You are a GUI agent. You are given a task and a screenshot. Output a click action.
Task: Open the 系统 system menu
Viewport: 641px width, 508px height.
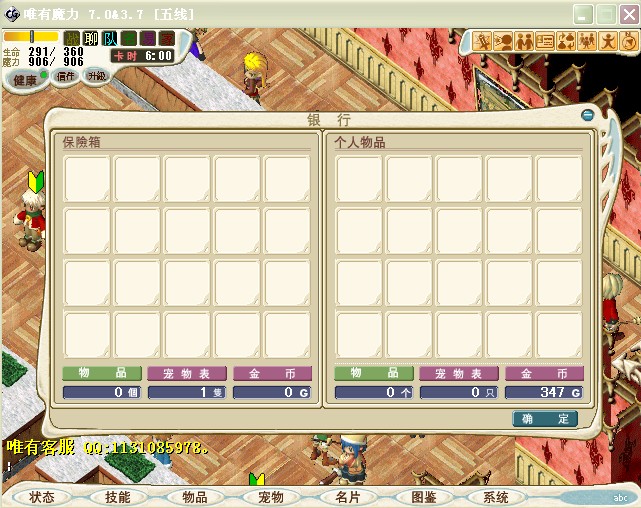click(496, 496)
